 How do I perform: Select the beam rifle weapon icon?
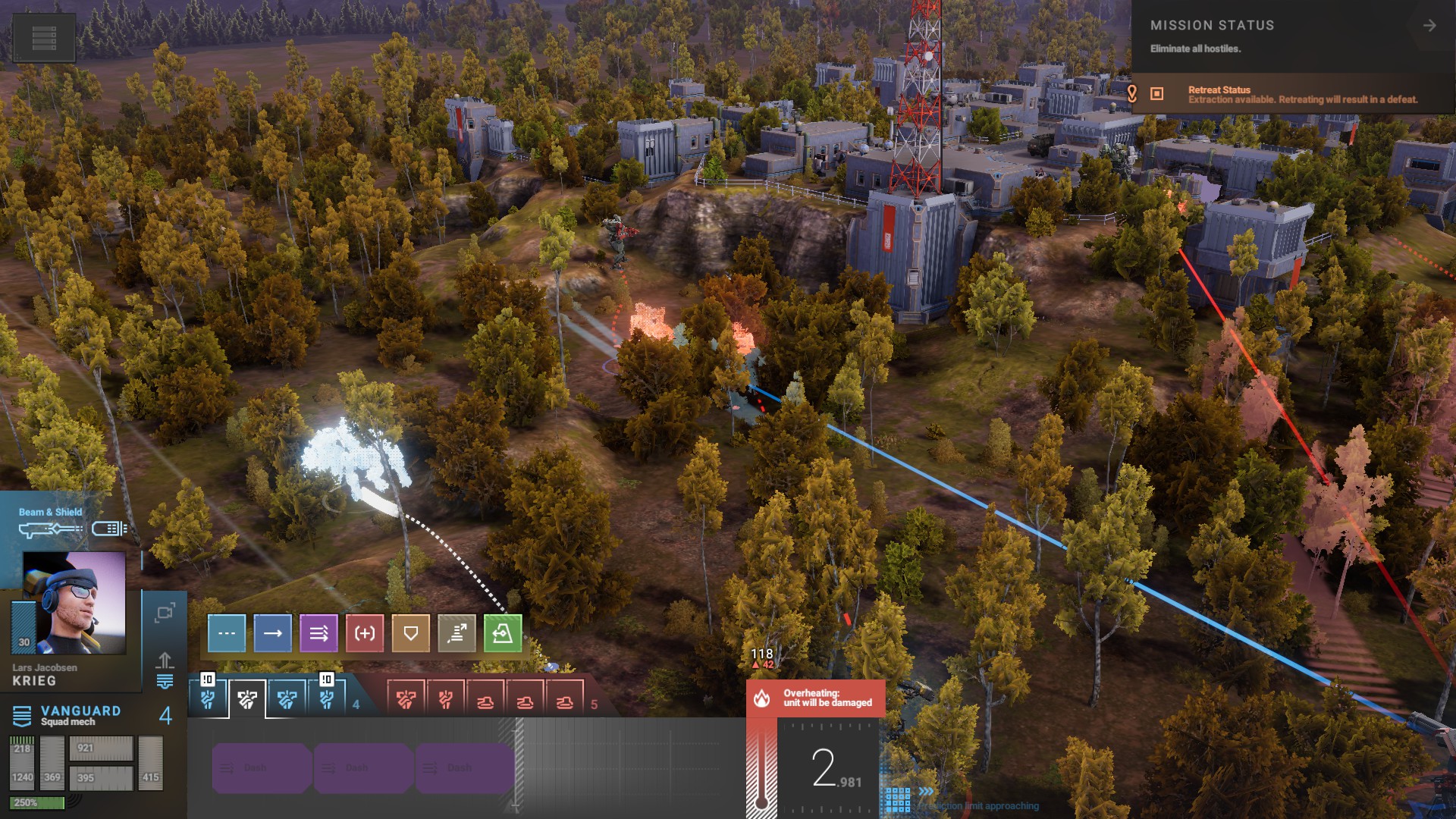50,529
